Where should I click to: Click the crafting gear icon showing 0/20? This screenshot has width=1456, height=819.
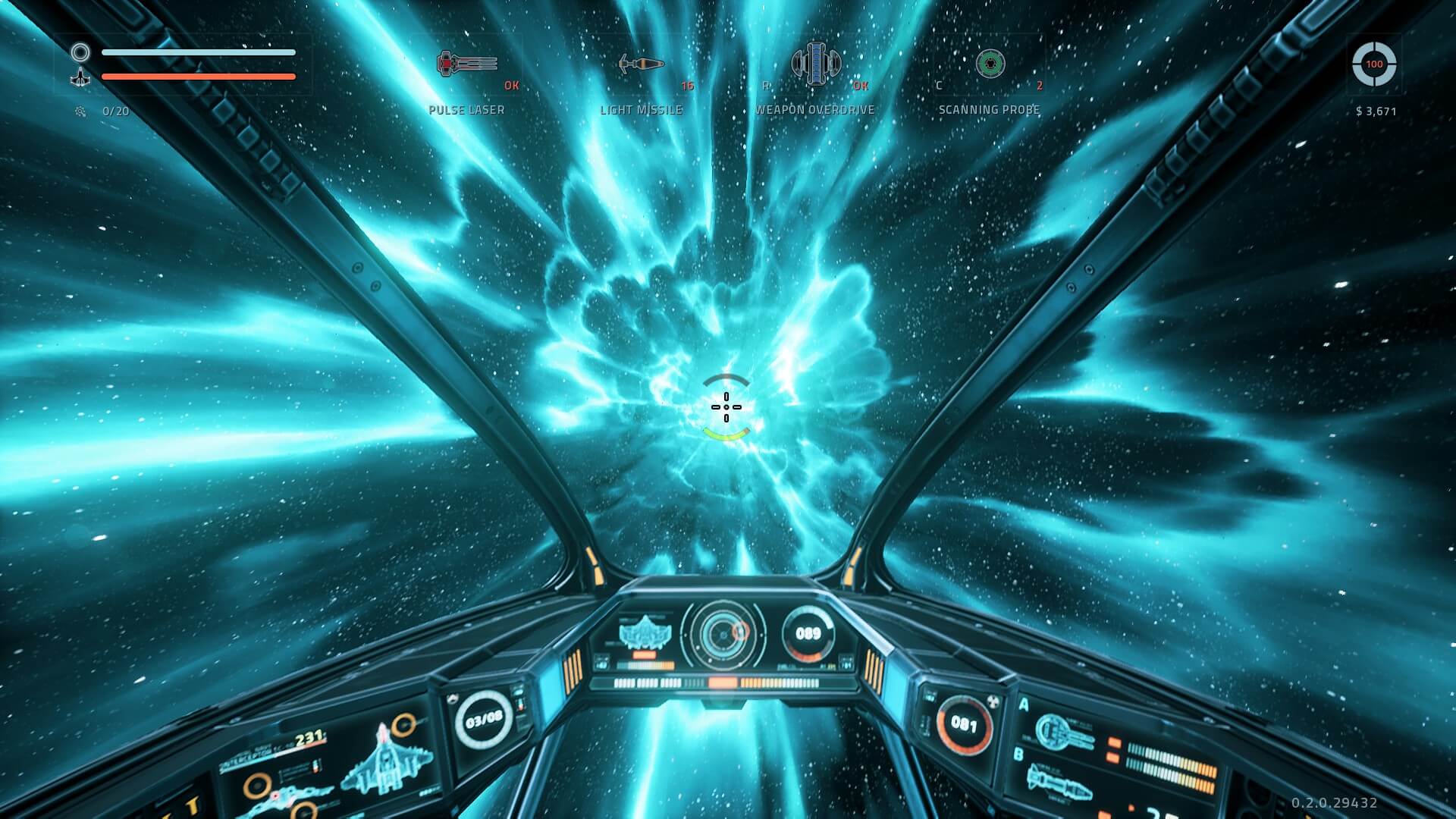click(81, 109)
